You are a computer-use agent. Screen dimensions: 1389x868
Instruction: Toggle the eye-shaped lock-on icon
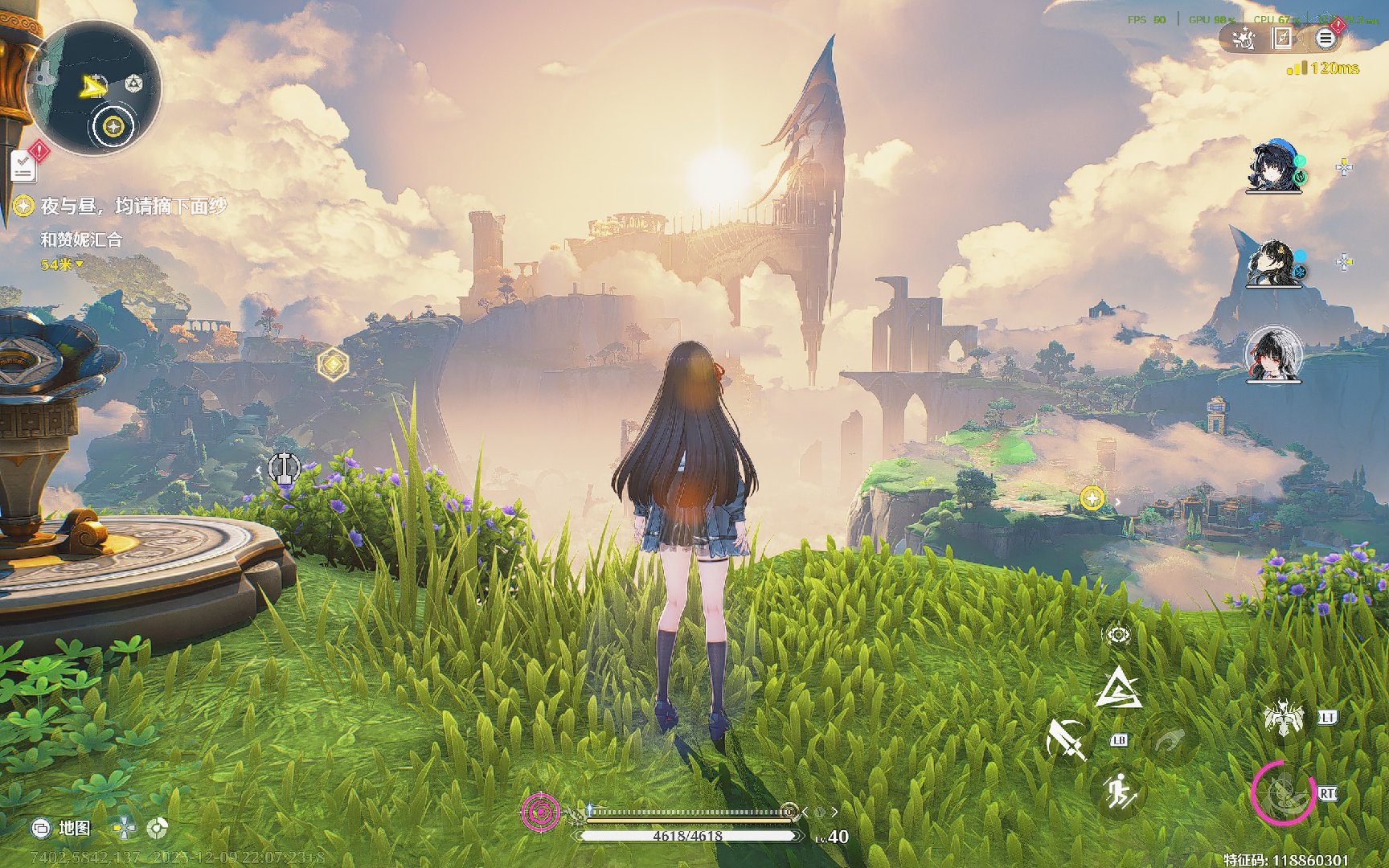pos(1117,635)
